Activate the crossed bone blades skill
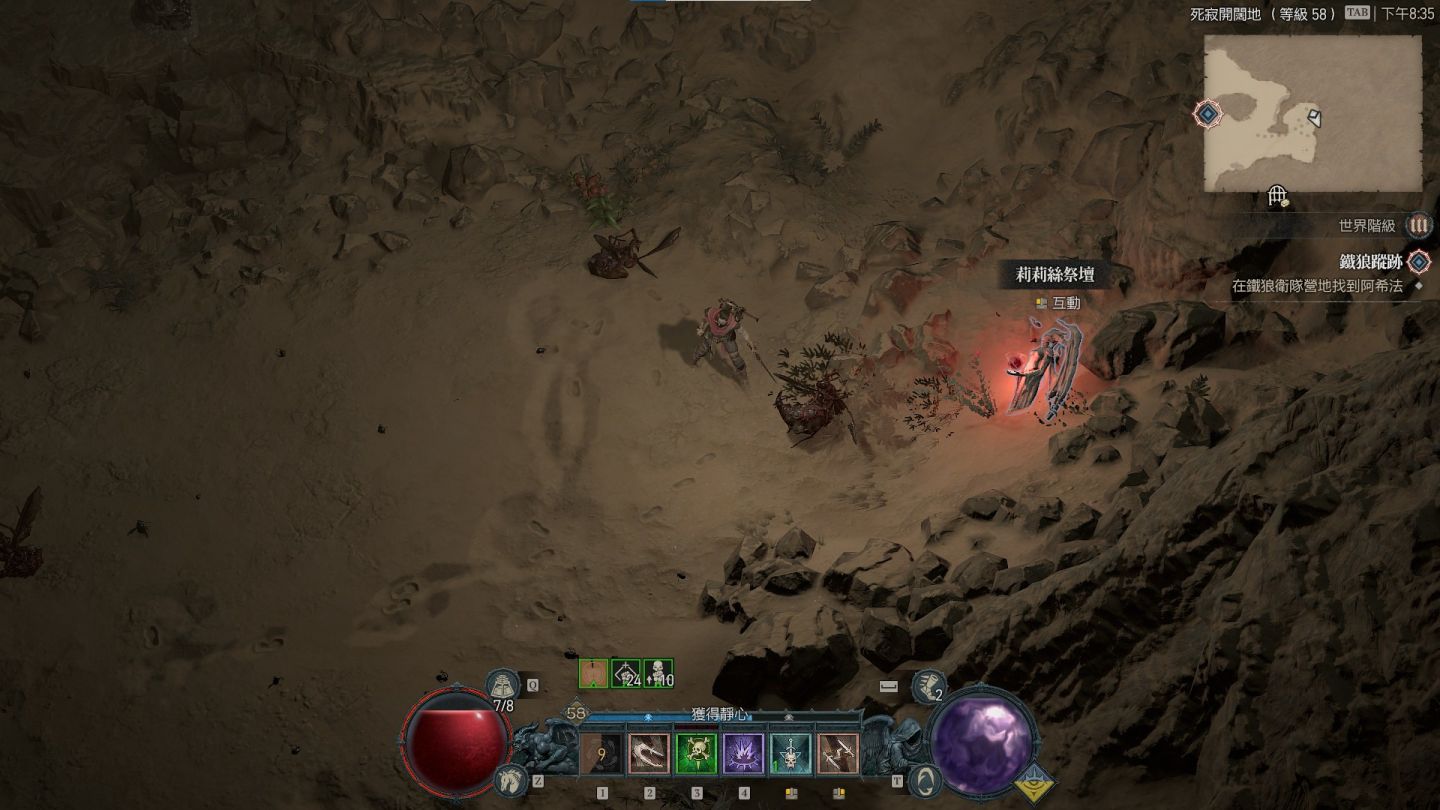This screenshot has width=1440, height=810. click(x=838, y=754)
